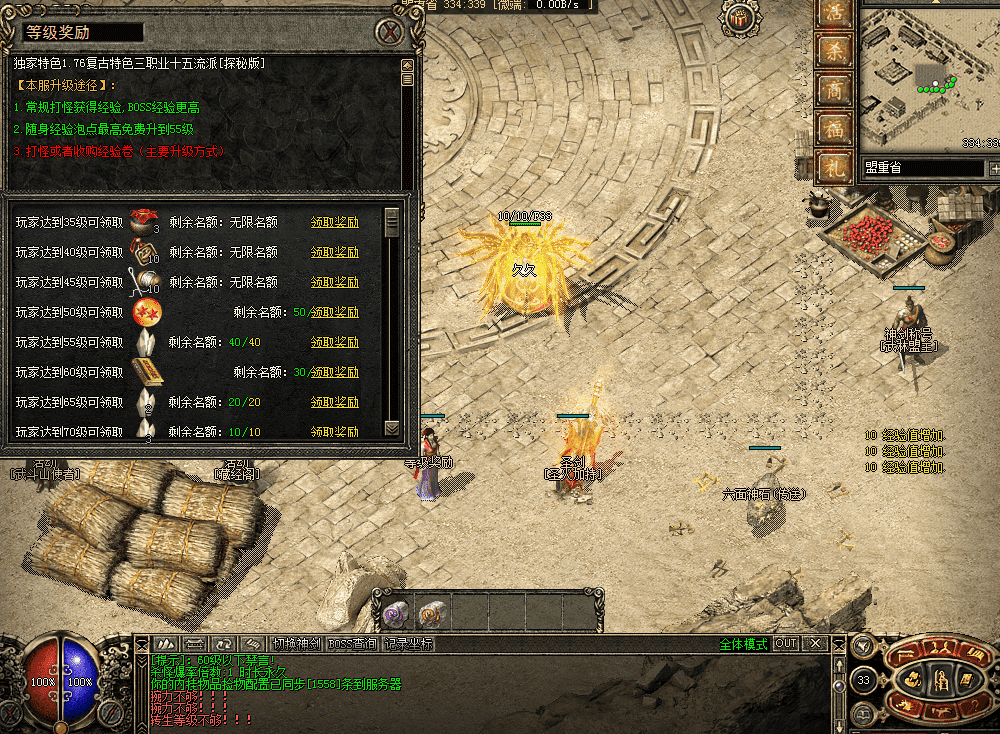Select the orange shell hotbar item

click(431, 611)
